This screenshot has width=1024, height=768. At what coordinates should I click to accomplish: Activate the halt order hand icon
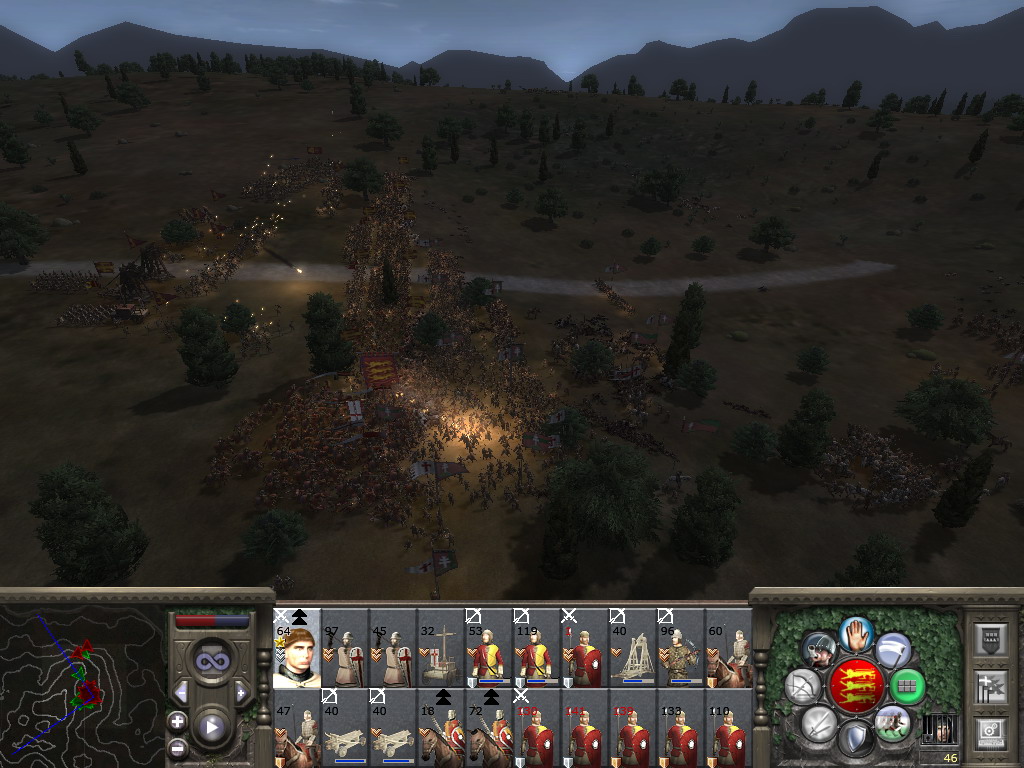click(856, 633)
